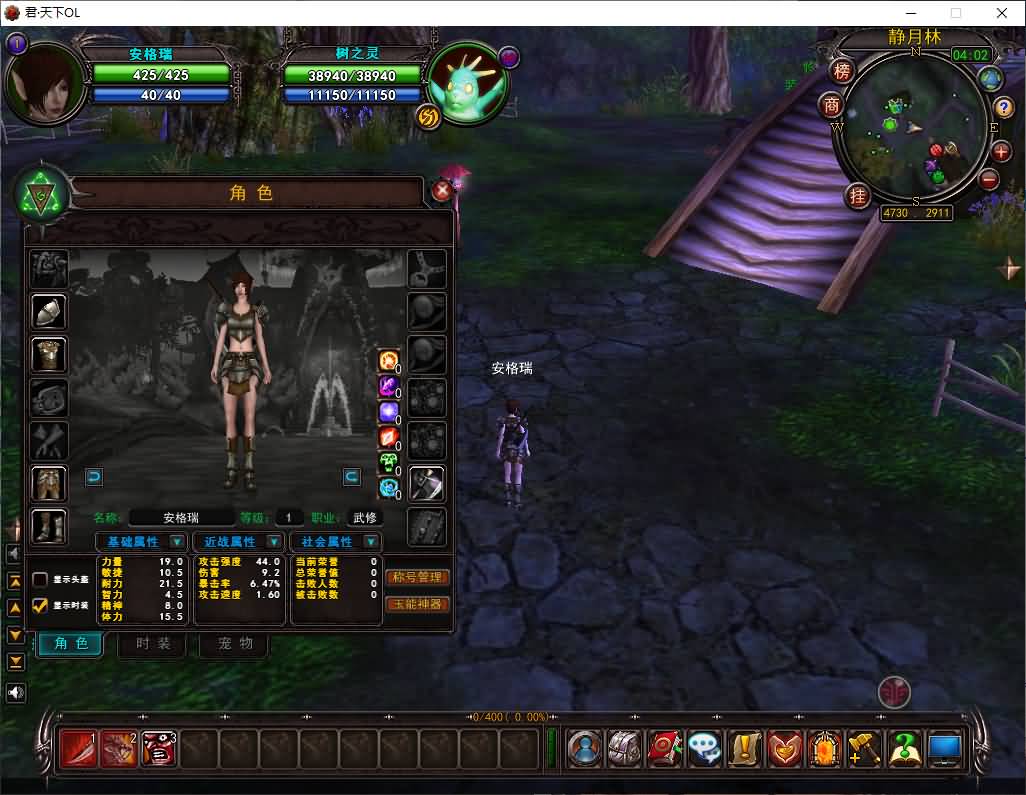1026x795 pixels.
Task: Open the 称号管理 button
Action: 417,578
